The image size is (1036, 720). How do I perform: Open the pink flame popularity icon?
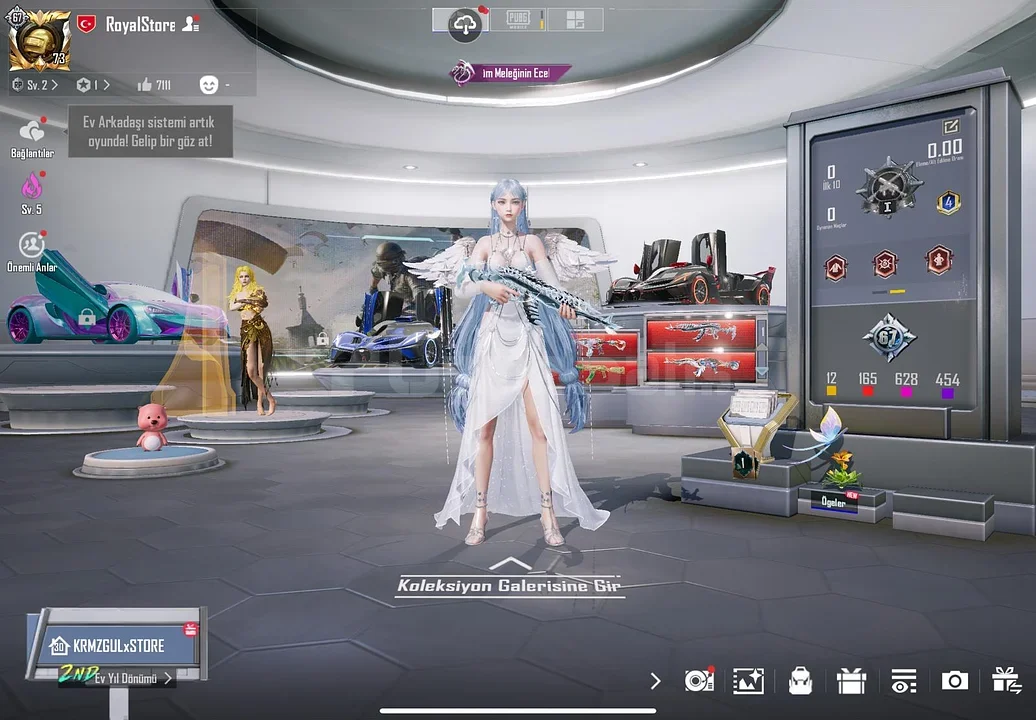(32, 187)
